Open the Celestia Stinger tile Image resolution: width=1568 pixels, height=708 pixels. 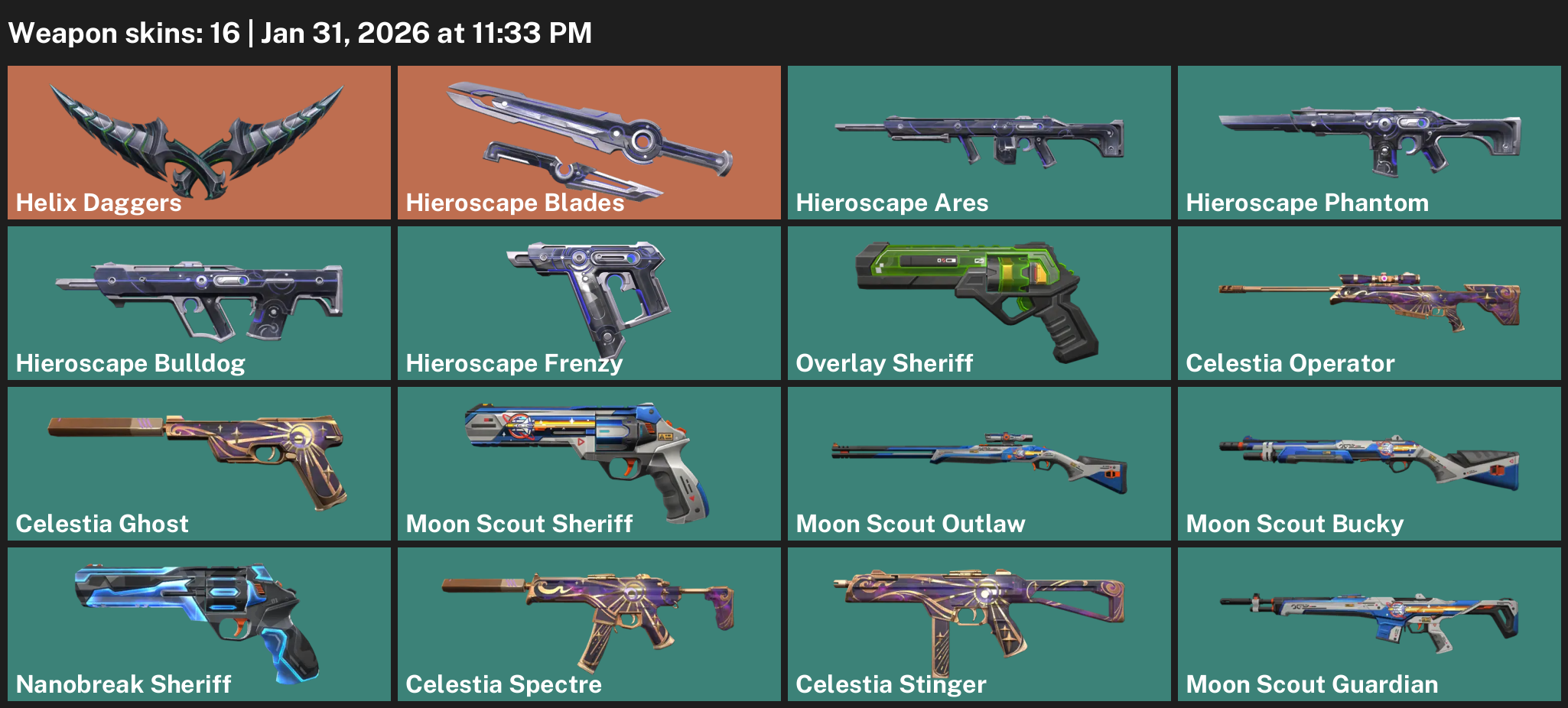(979, 624)
